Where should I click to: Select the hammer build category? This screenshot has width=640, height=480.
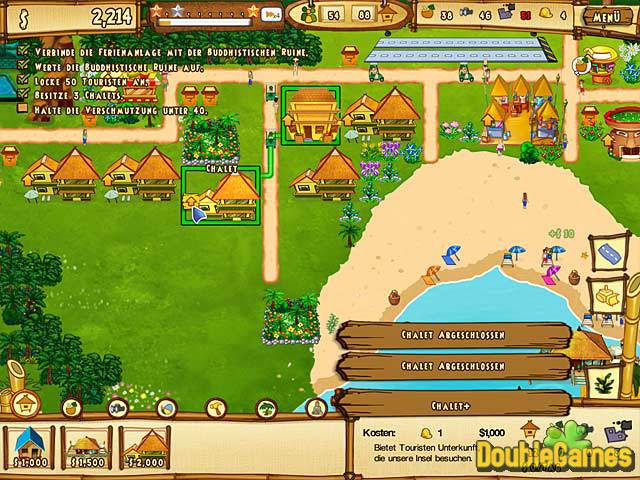216,407
